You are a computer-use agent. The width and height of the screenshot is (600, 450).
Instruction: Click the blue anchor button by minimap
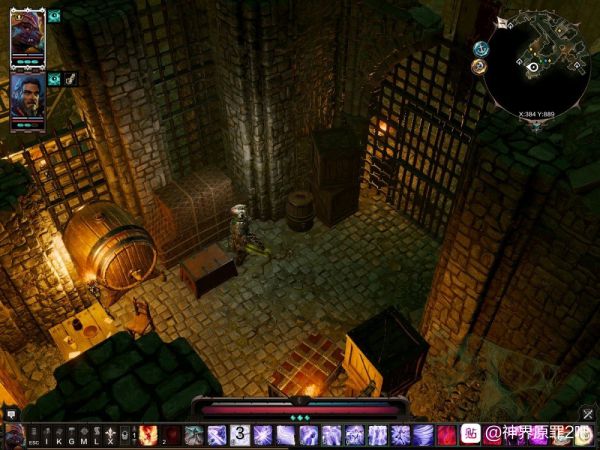click(x=480, y=48)
